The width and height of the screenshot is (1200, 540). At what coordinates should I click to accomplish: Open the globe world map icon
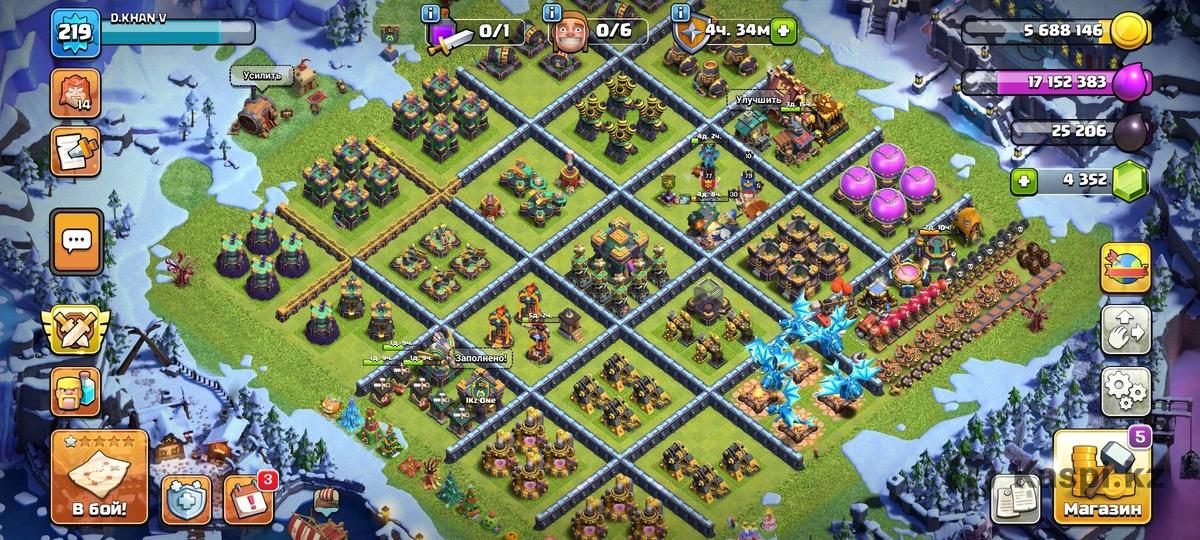1125,267
